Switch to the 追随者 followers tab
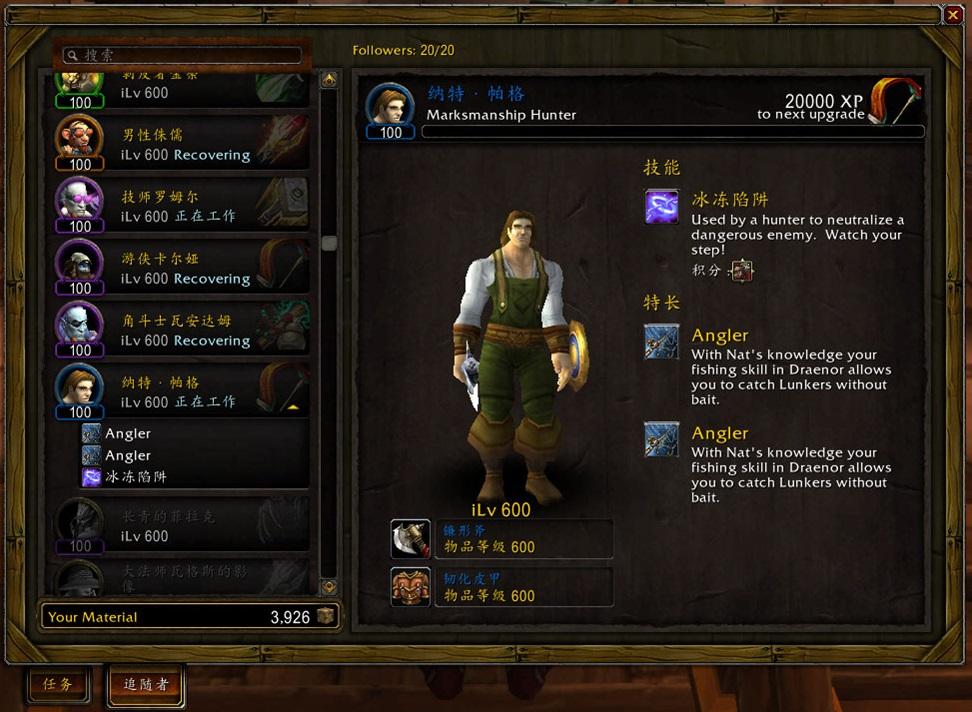This screenshot has width=972, height=712. tap(146, 685)
